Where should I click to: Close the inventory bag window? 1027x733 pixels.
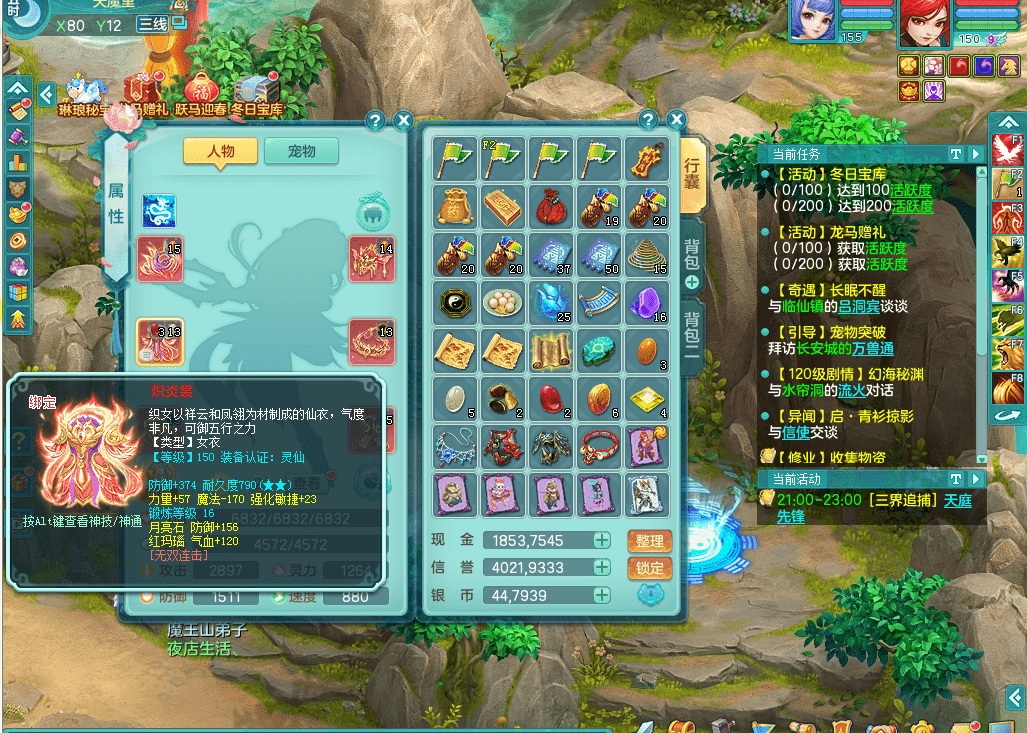(676, 121)
